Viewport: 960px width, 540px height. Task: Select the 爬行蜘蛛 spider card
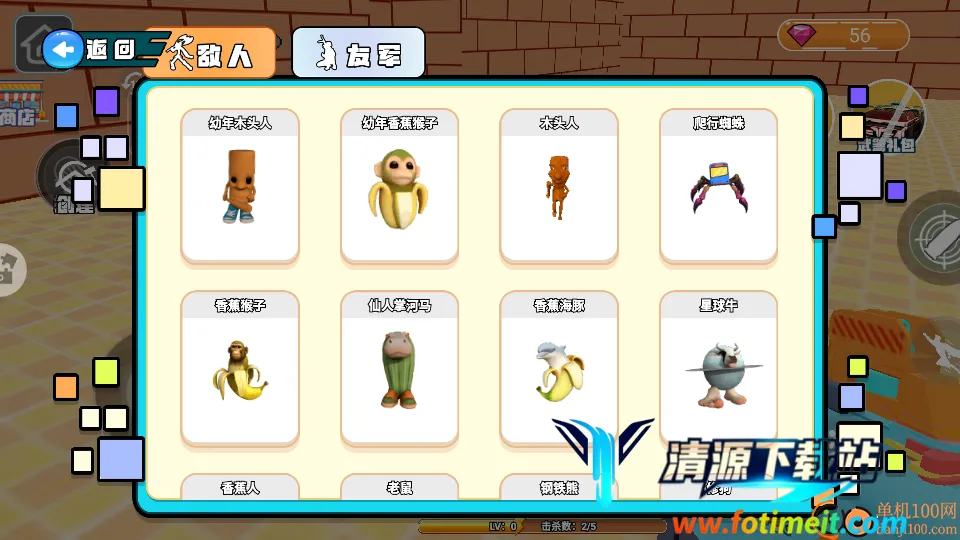click(x=718, y=187)
